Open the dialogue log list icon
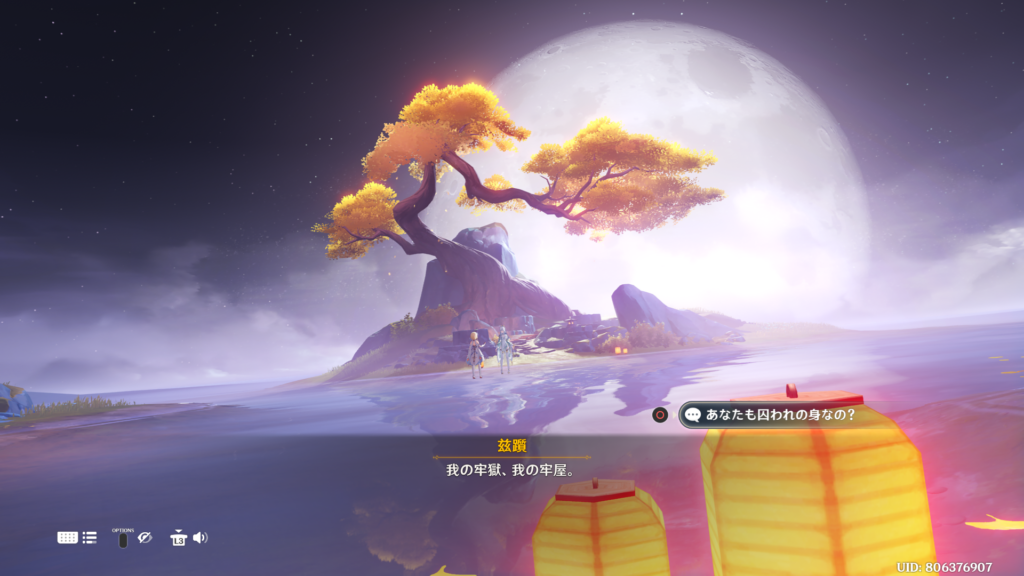This screenshot has width=1024, height=576. pyautogui.click(x=90, y=538)
